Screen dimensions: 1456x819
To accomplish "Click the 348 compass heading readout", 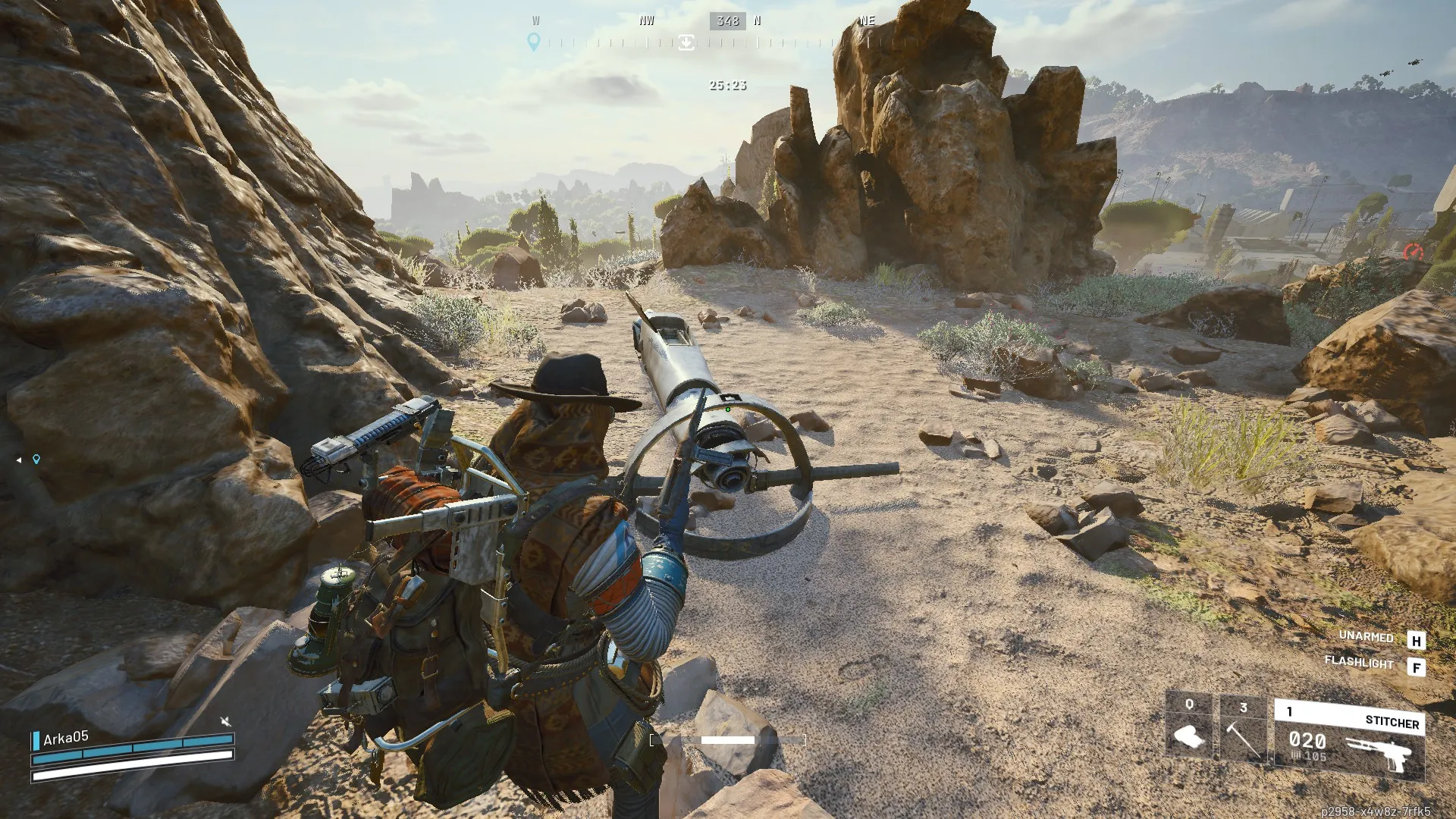I will [730, 20].
